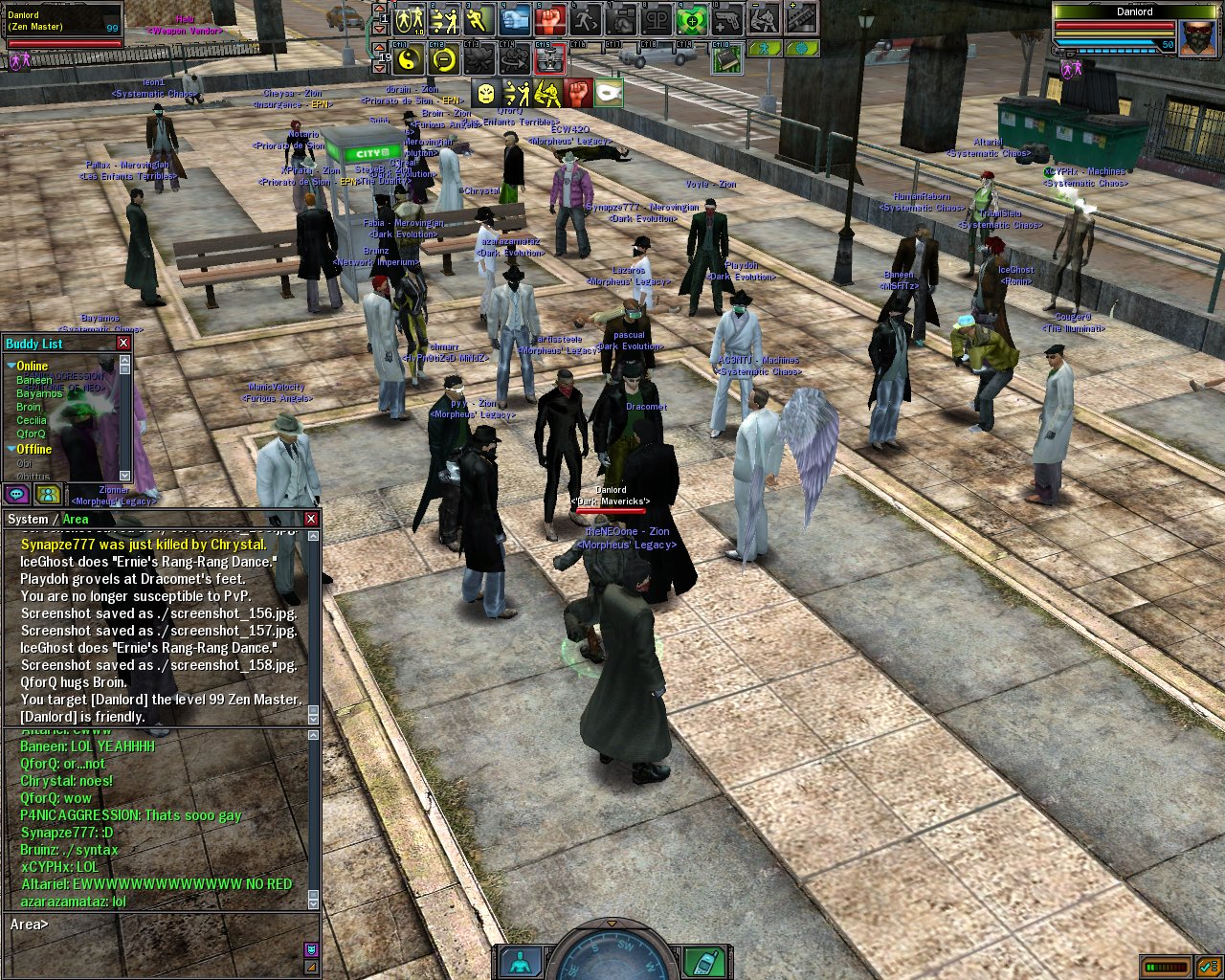Collapse the Online buddies group
This screenshot has height=980, width=1225.
point(11,366)
